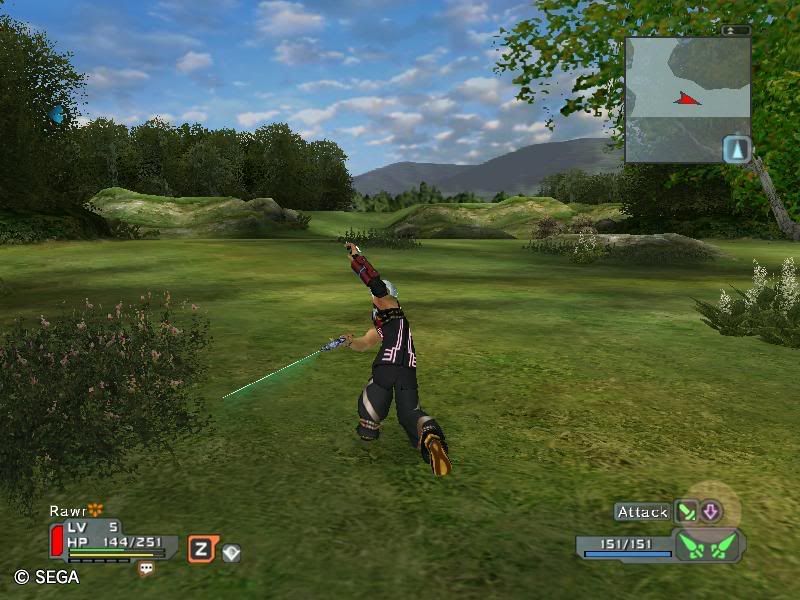This screenshot has height=600, width=800.
Task: Click the Attack action label
Action: 642,512
